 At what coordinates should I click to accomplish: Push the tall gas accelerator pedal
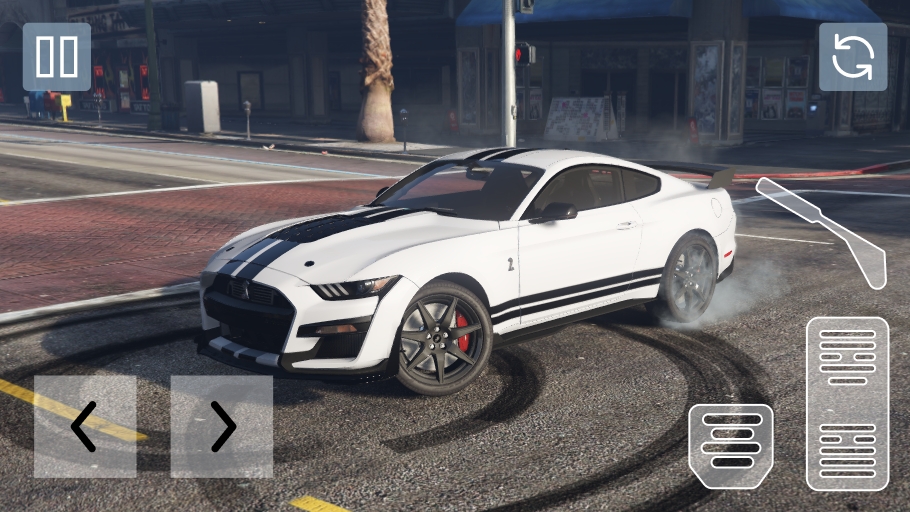[x=847, y=403]
